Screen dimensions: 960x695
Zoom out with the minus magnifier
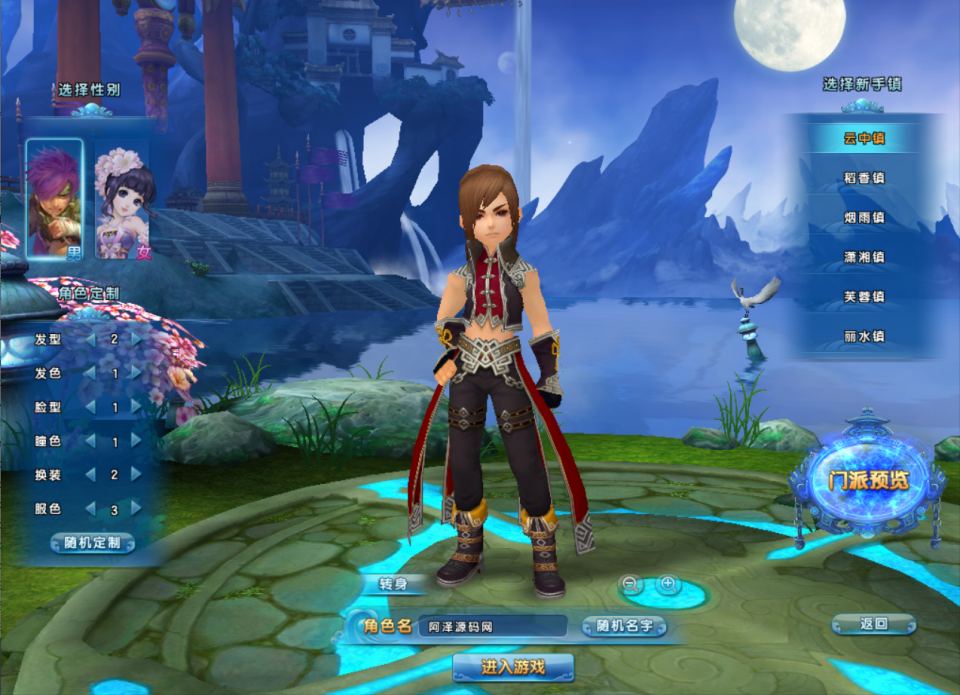coord(631,583)
